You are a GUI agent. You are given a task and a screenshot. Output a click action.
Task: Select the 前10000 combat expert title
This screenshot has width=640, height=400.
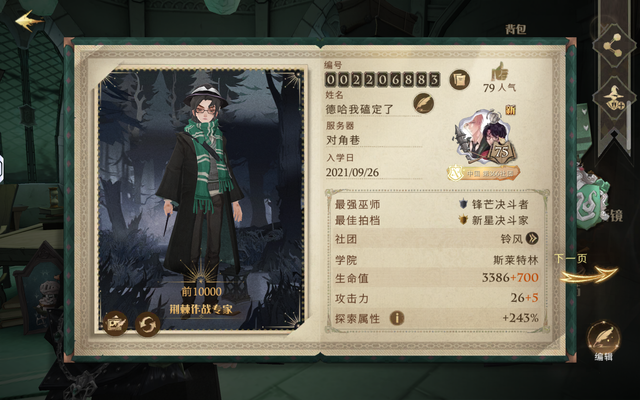pyautogui.click(x=200, y=300)
